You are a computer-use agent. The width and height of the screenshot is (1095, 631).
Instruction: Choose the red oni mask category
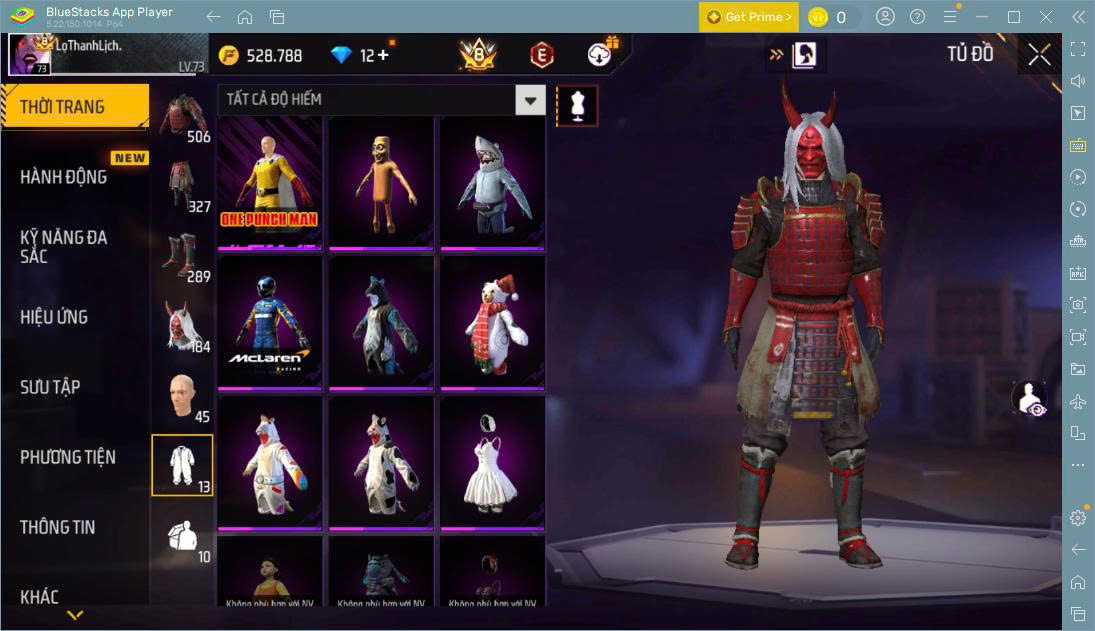click(182, 325)
